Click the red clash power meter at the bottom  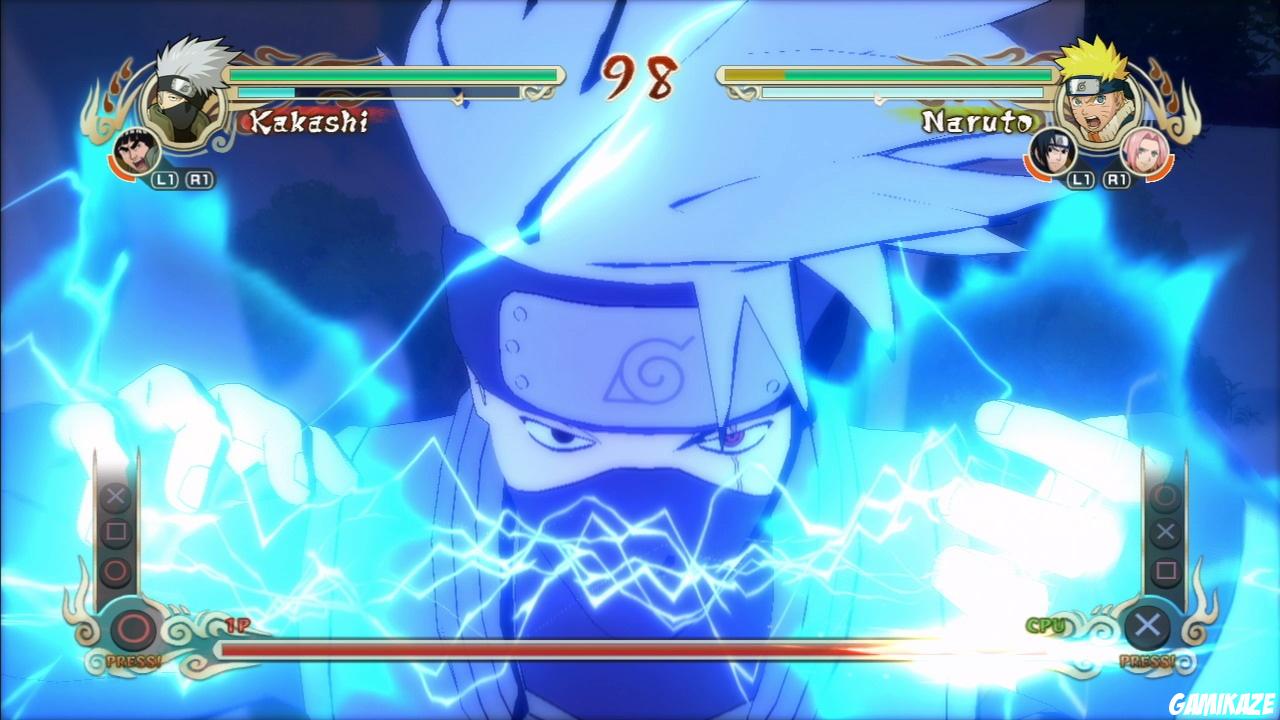pos(640,648)
